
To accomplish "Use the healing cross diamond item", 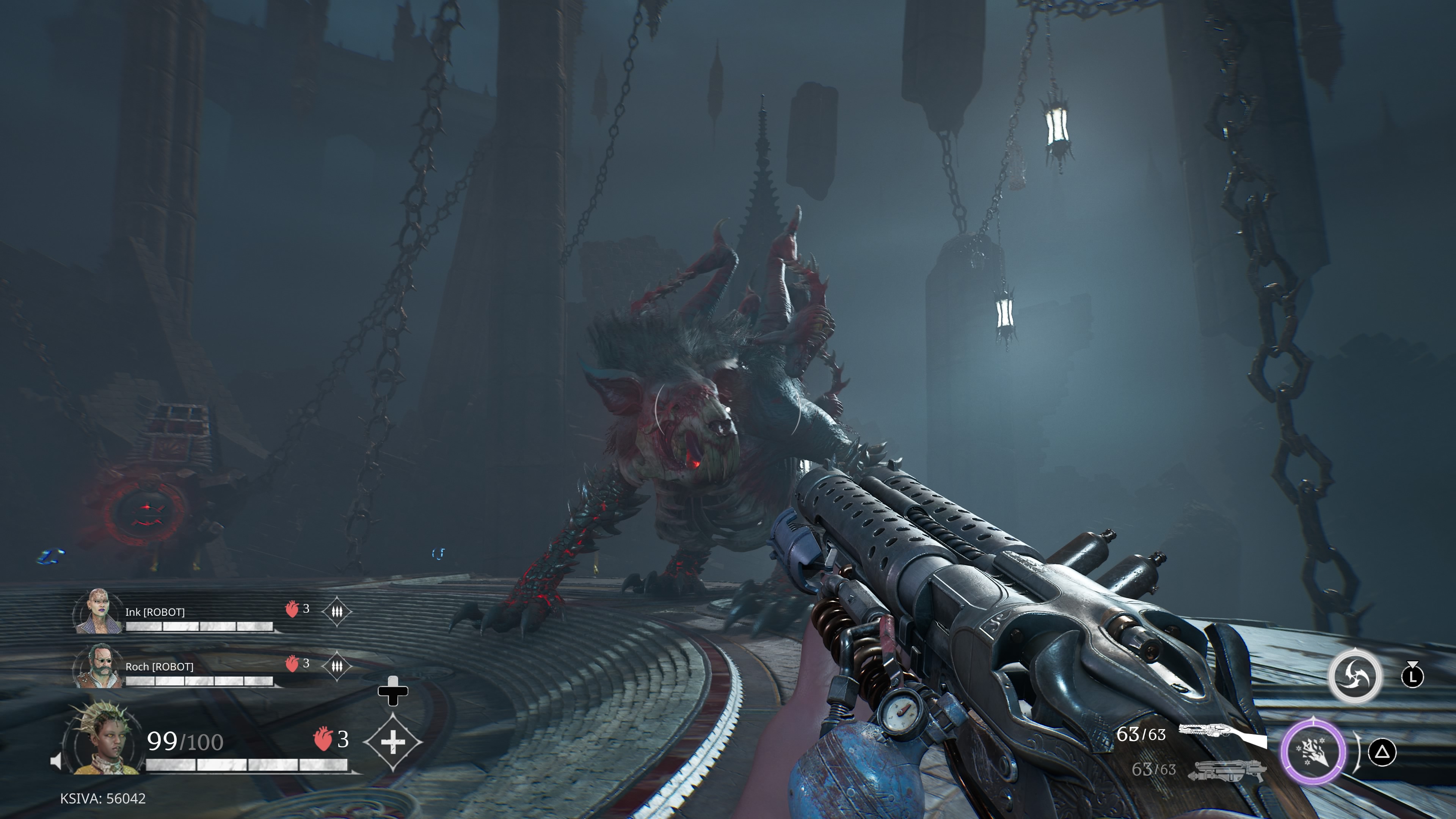I will (x=393, y=742).
